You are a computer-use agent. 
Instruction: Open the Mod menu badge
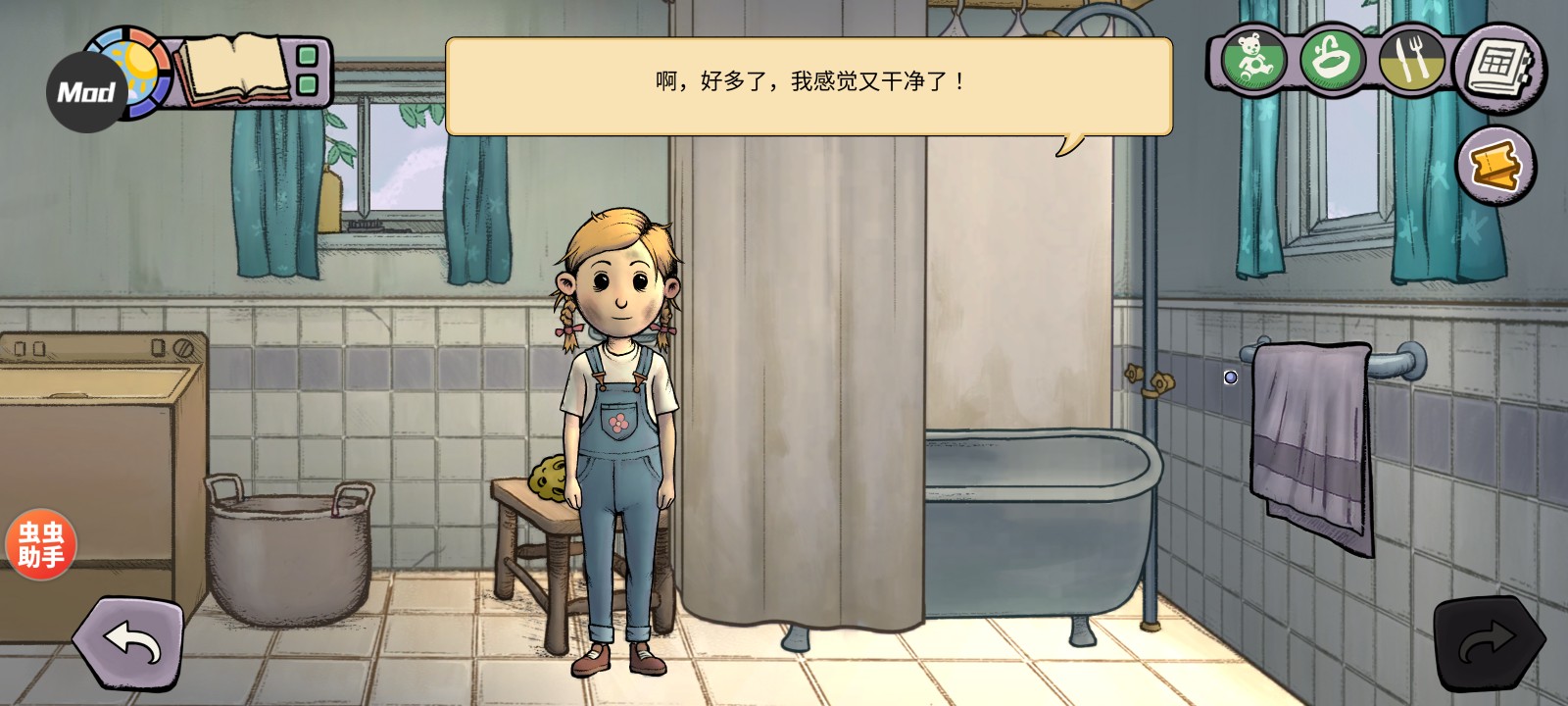pos(84,90)
